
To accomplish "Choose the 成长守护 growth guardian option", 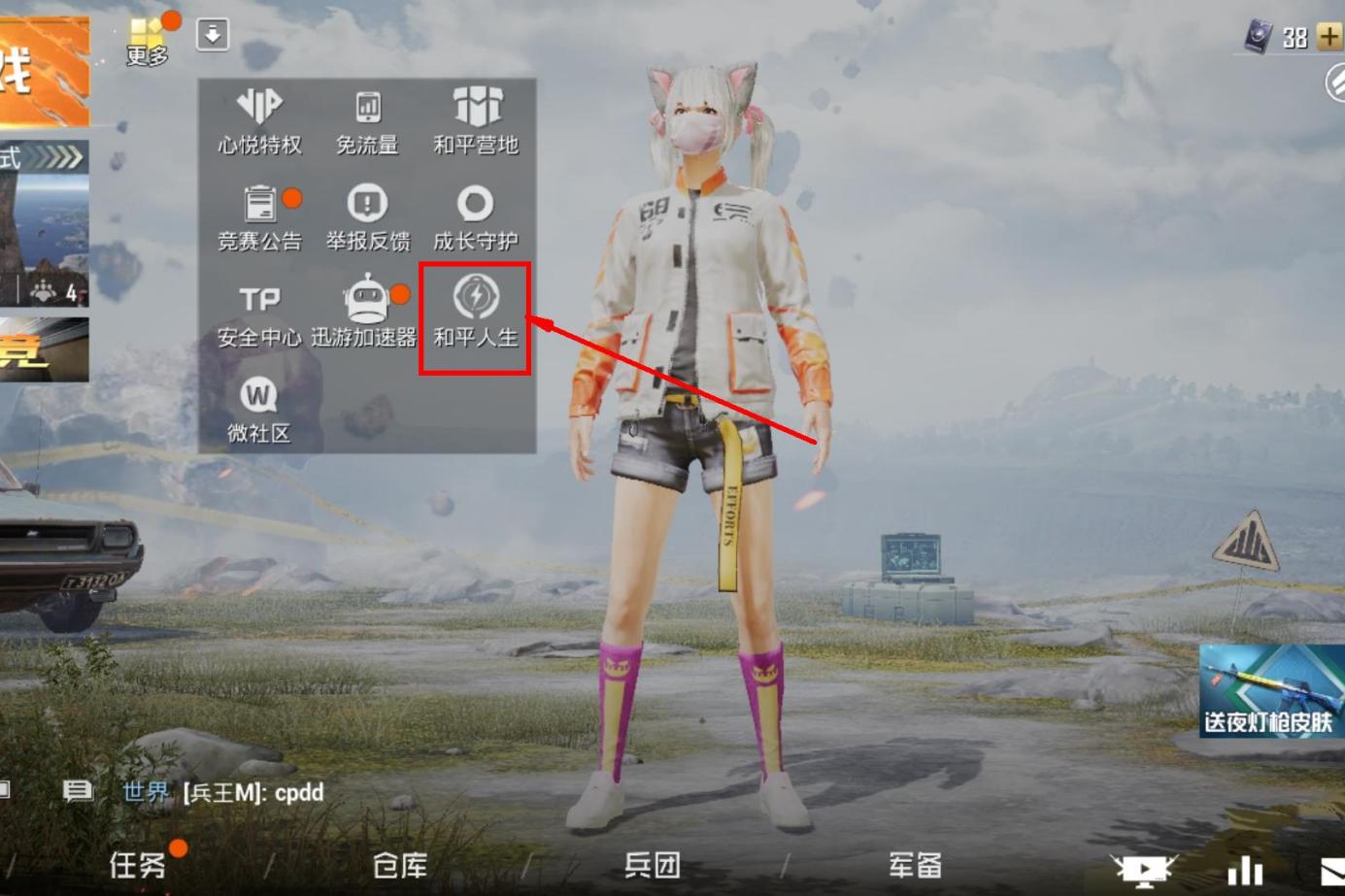I will [476, 217].
